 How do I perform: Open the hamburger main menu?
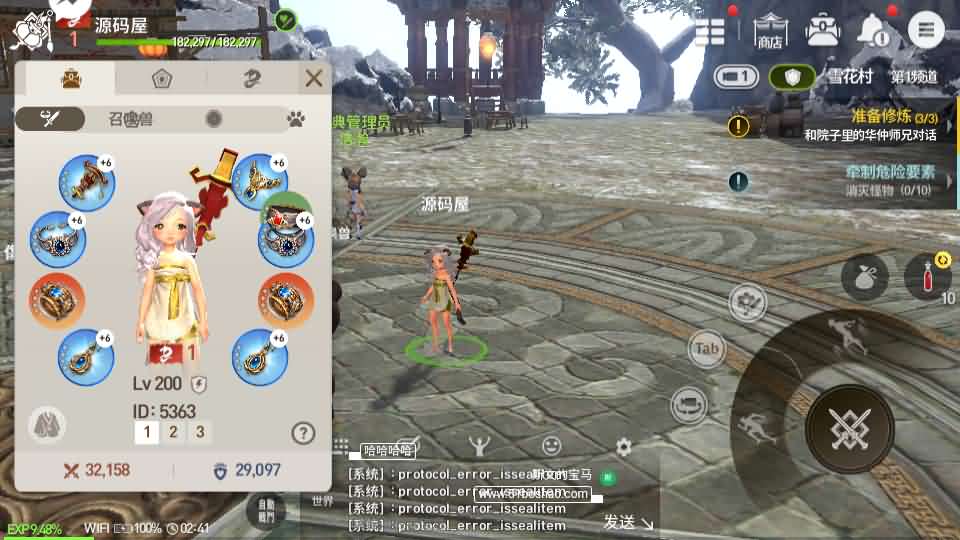click(x=927, y=30)
